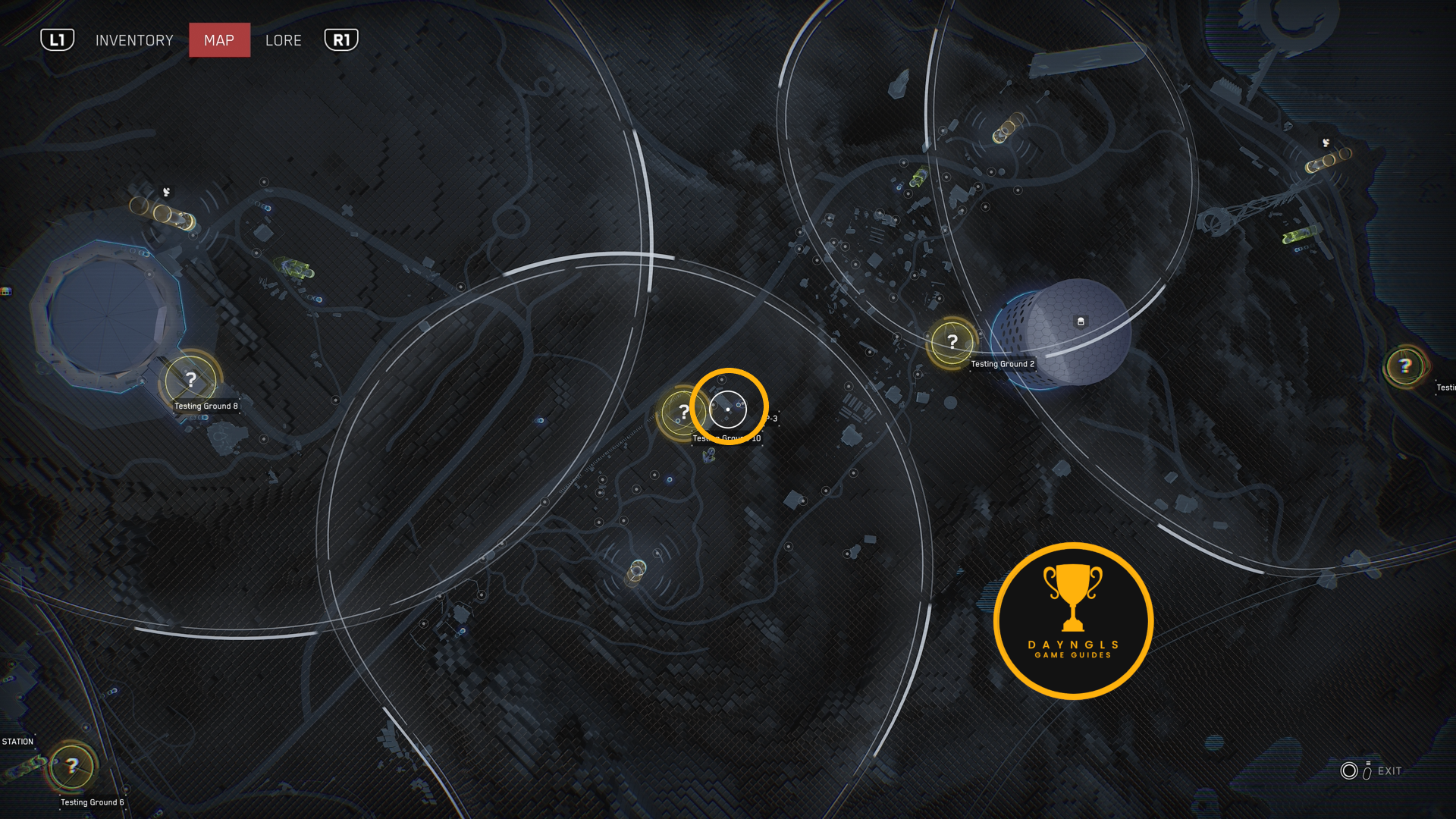
Task: Select the highlighted Map tab
Action: 219,40
